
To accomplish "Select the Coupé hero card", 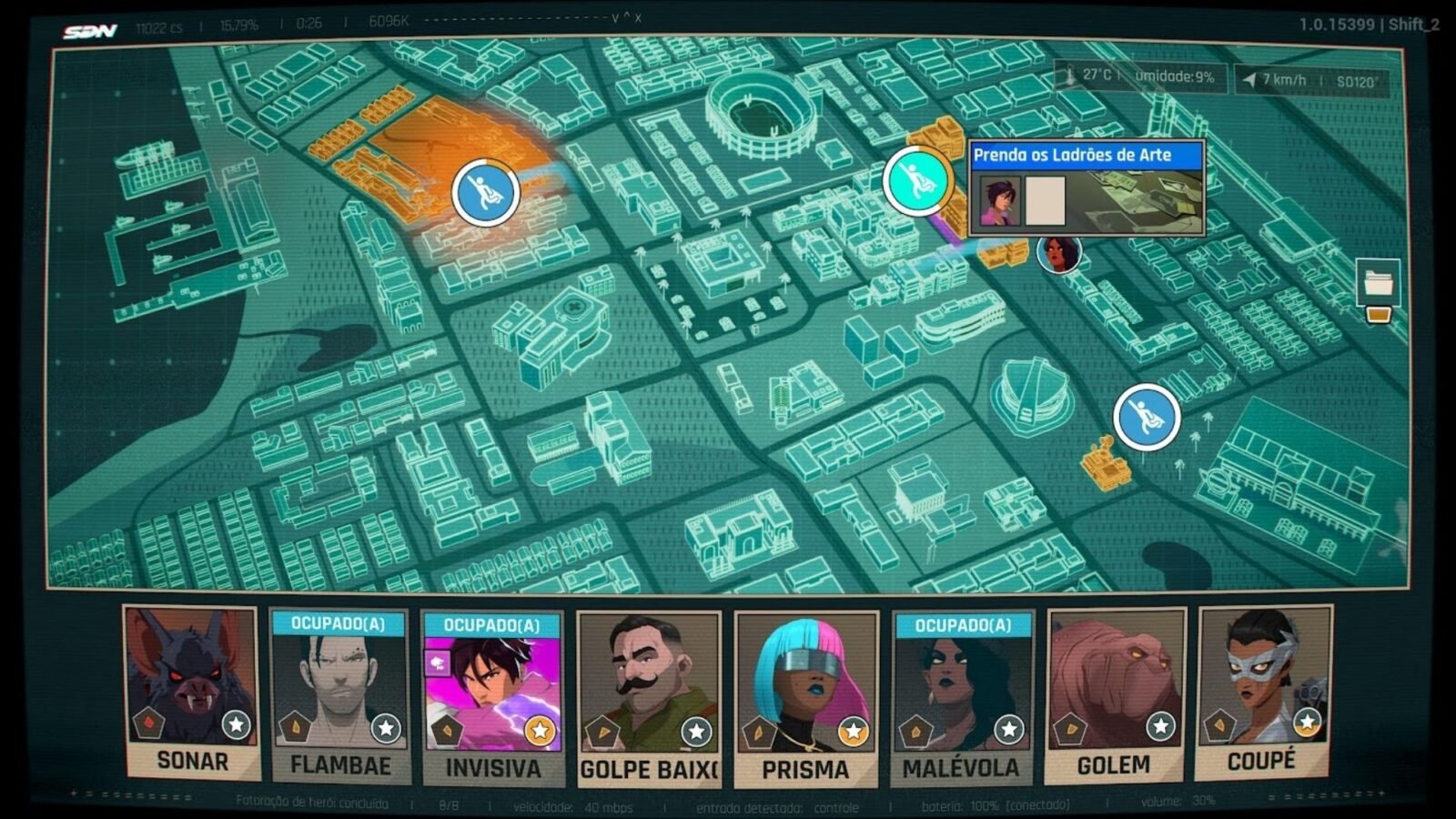I will pyautogui.click(x=1263, y=693).
